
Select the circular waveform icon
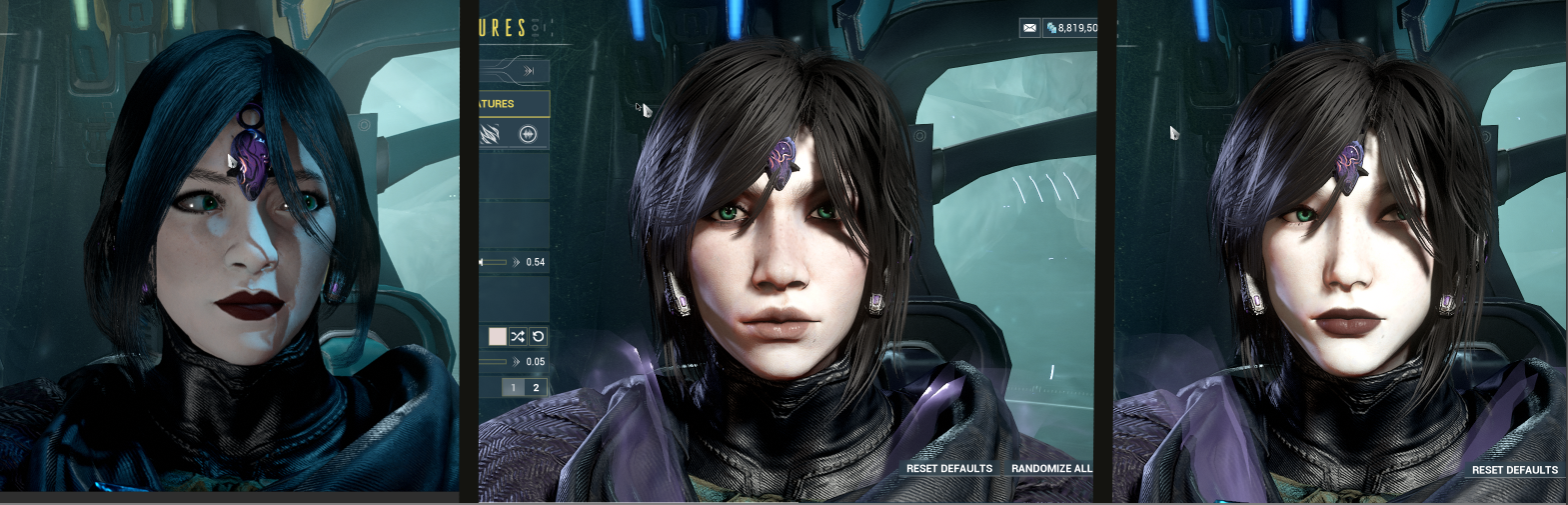click(x=528, y=134)
